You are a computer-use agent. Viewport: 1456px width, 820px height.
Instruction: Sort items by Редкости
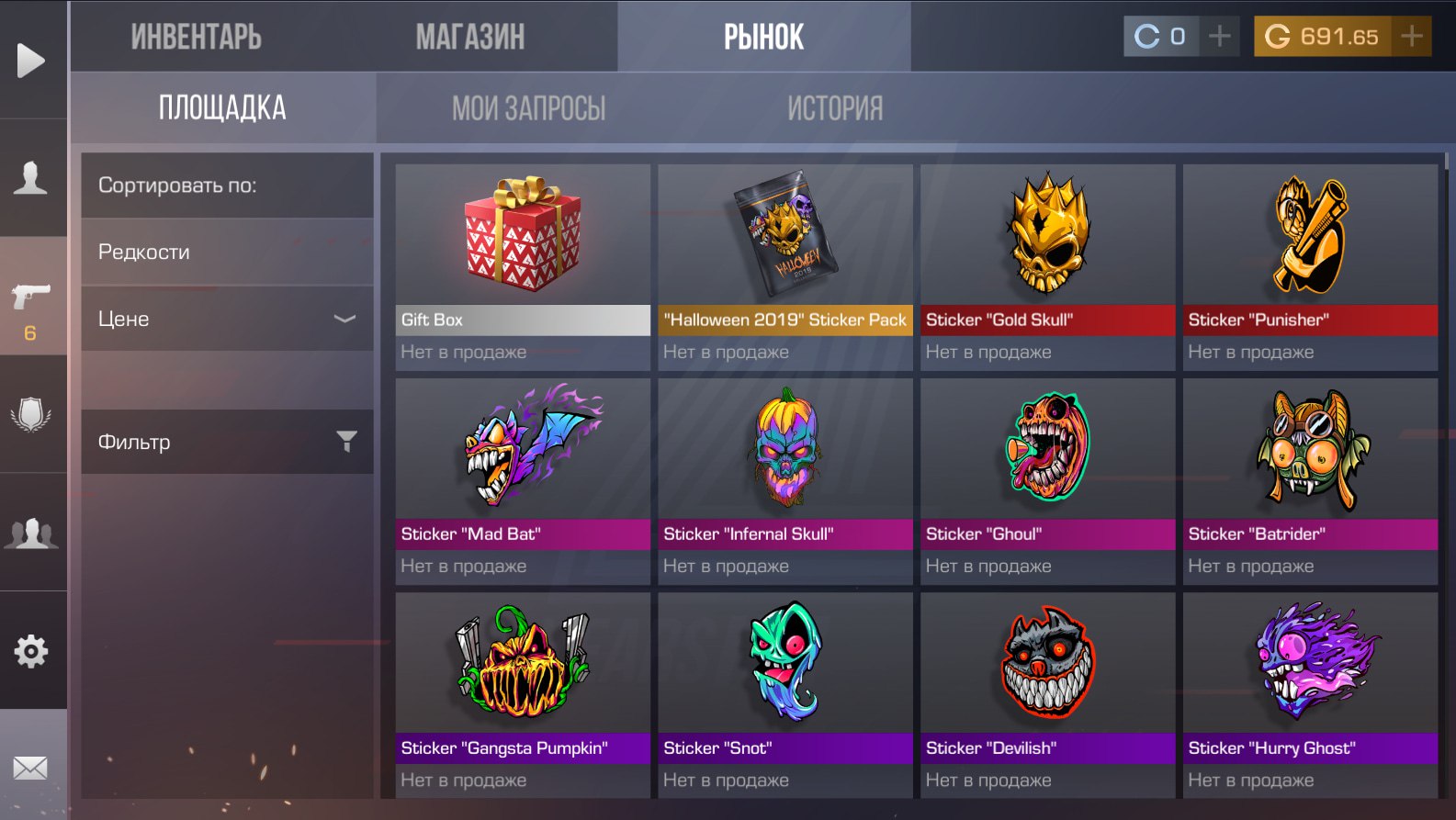pos(227,252)
